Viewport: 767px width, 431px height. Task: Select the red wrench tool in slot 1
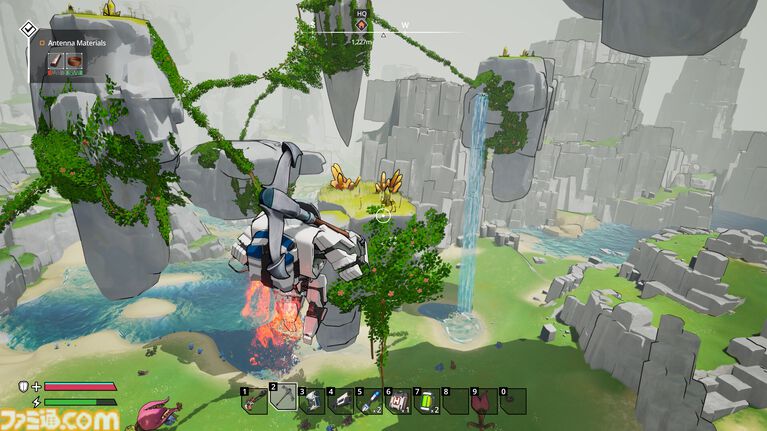click(x=254, y=400)
